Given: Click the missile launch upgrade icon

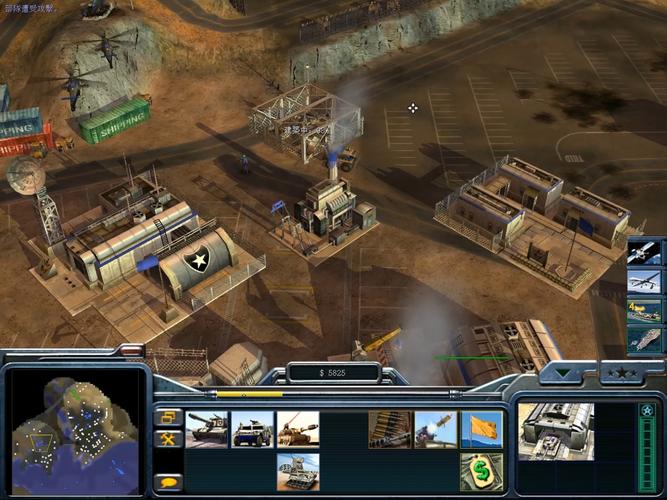Looking at the screenshot, I should [x=435, y=429].
